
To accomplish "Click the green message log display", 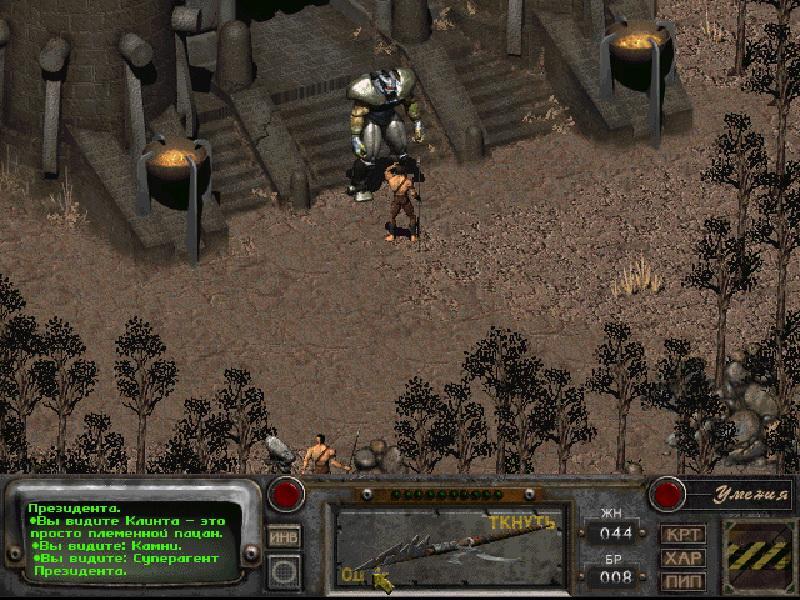I will (x=132, y=540).
